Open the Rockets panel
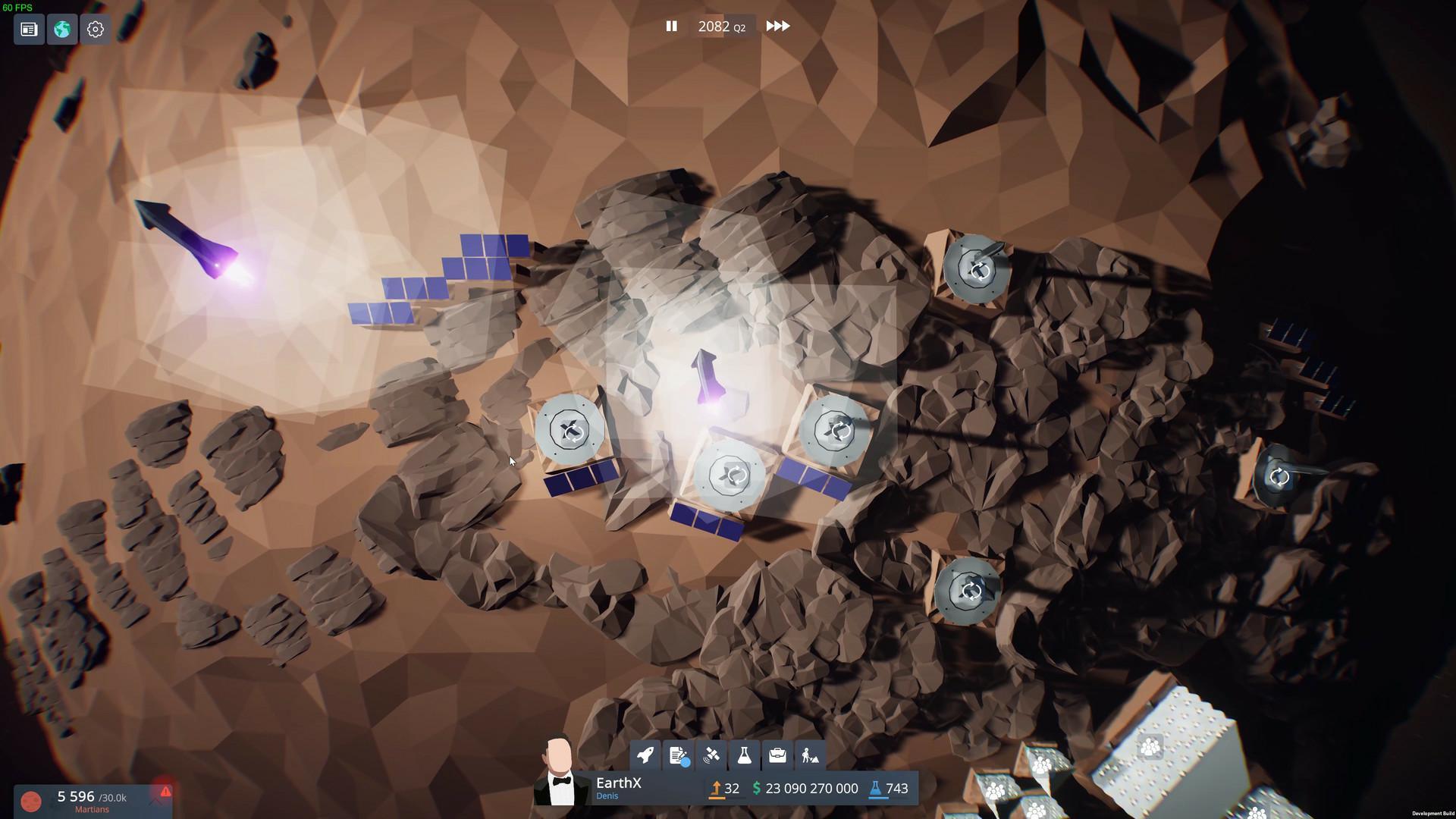1456x819 pixels. coord(645,755)
